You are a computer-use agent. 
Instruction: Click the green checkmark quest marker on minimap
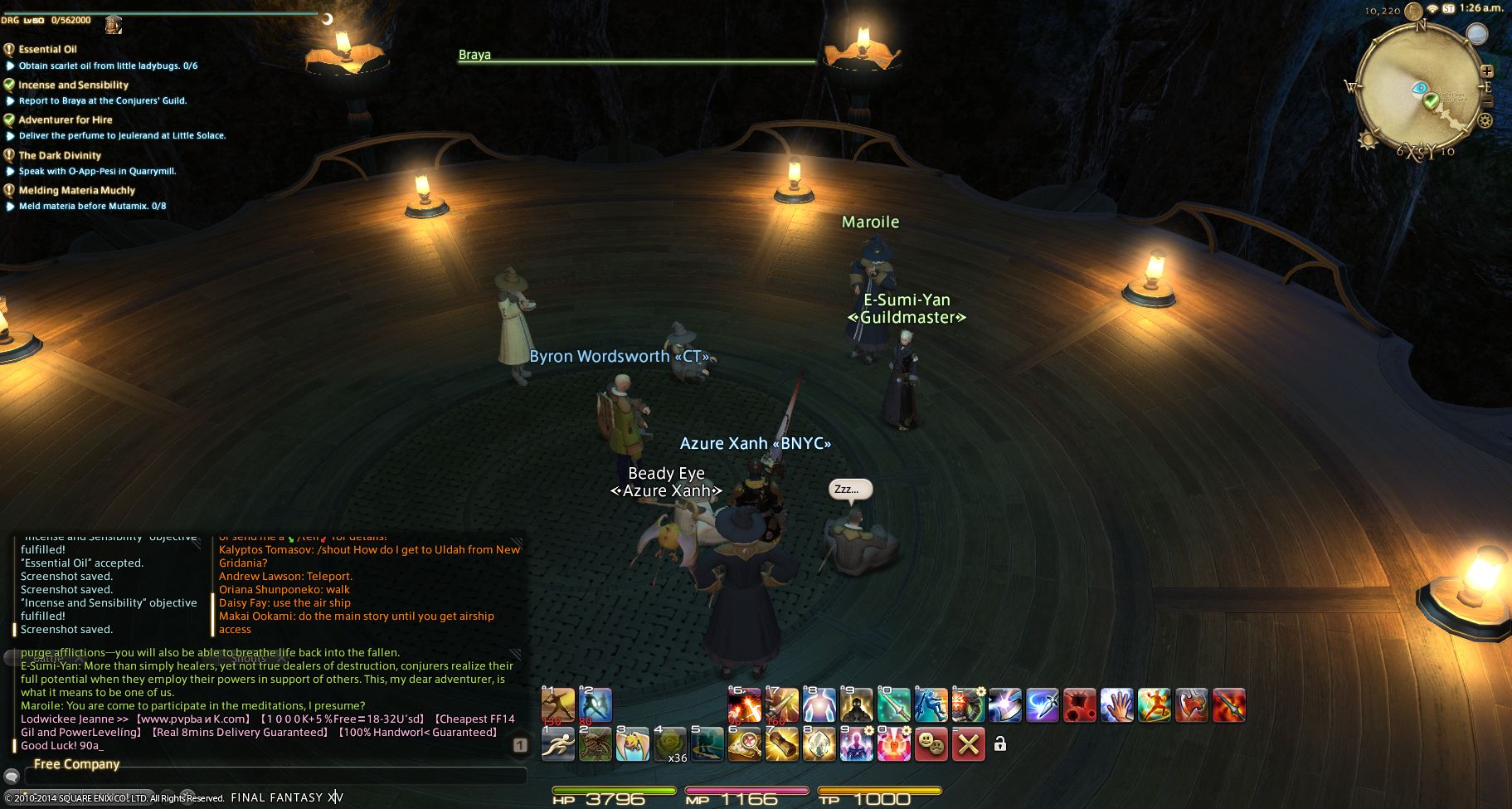(x=1431, y=101)
